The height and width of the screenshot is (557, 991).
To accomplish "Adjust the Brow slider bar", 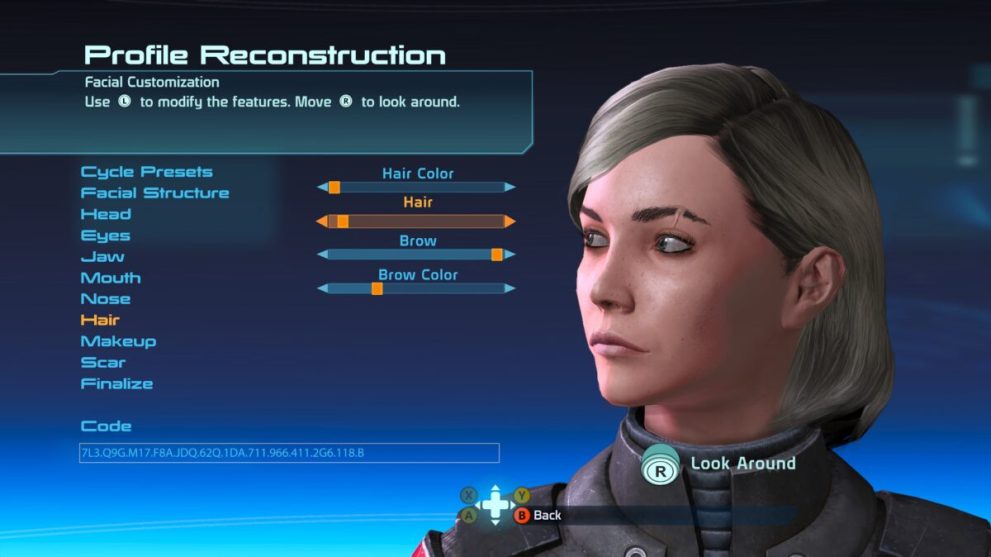I will click(x=416, y=255).
